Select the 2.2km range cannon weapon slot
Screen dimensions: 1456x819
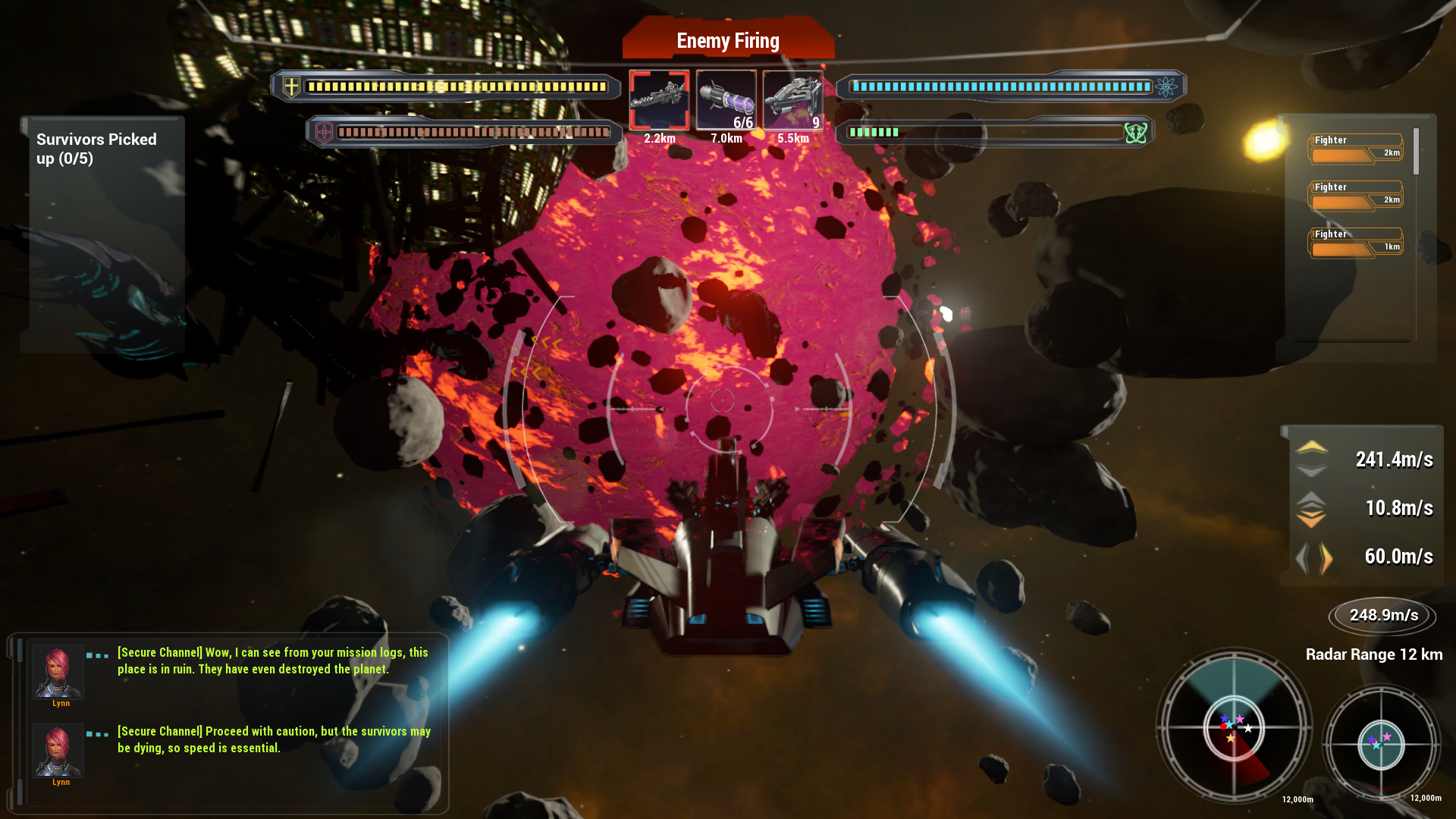[659, 101]
